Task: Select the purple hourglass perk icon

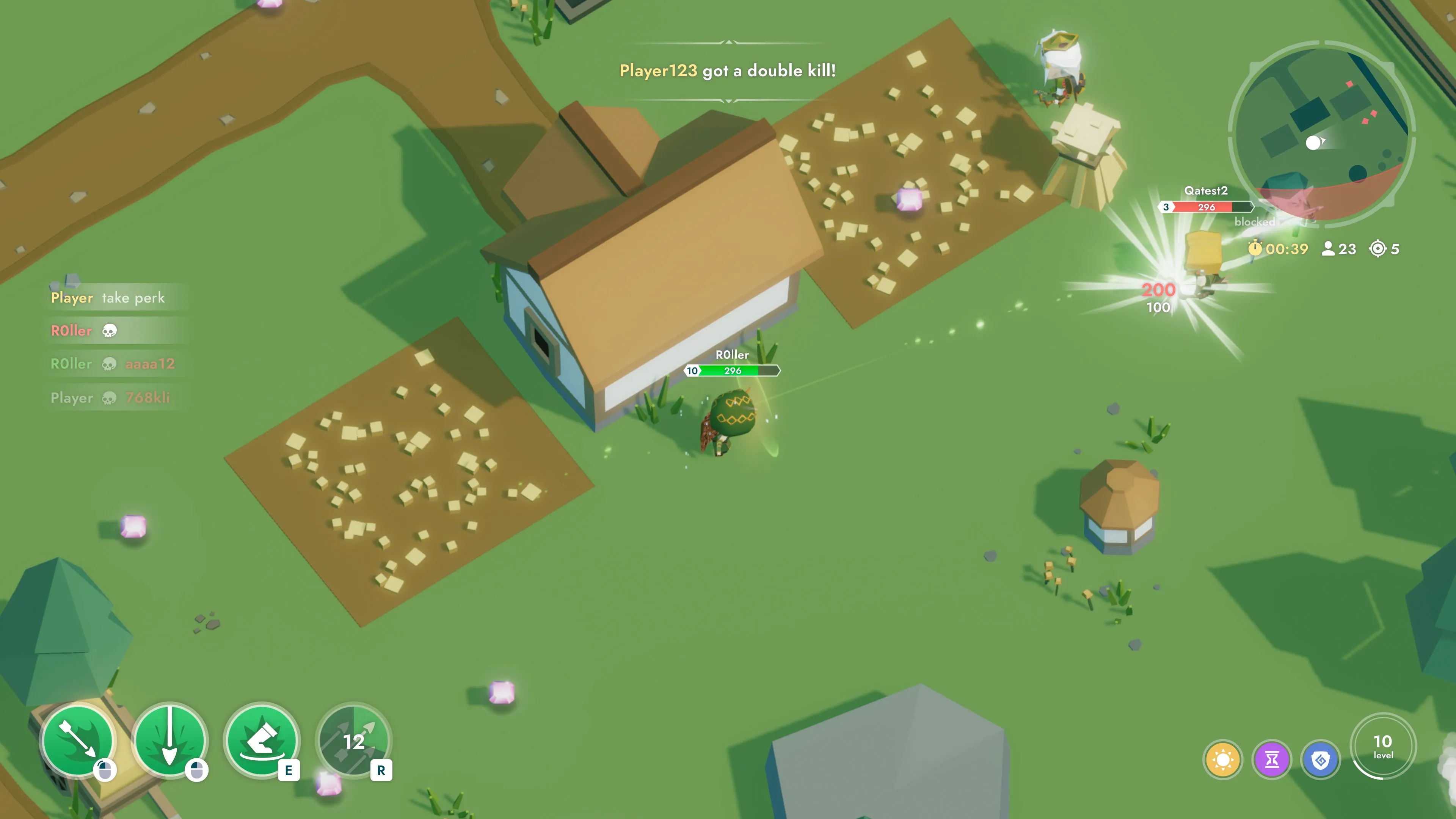Action: click(1272, 759)
